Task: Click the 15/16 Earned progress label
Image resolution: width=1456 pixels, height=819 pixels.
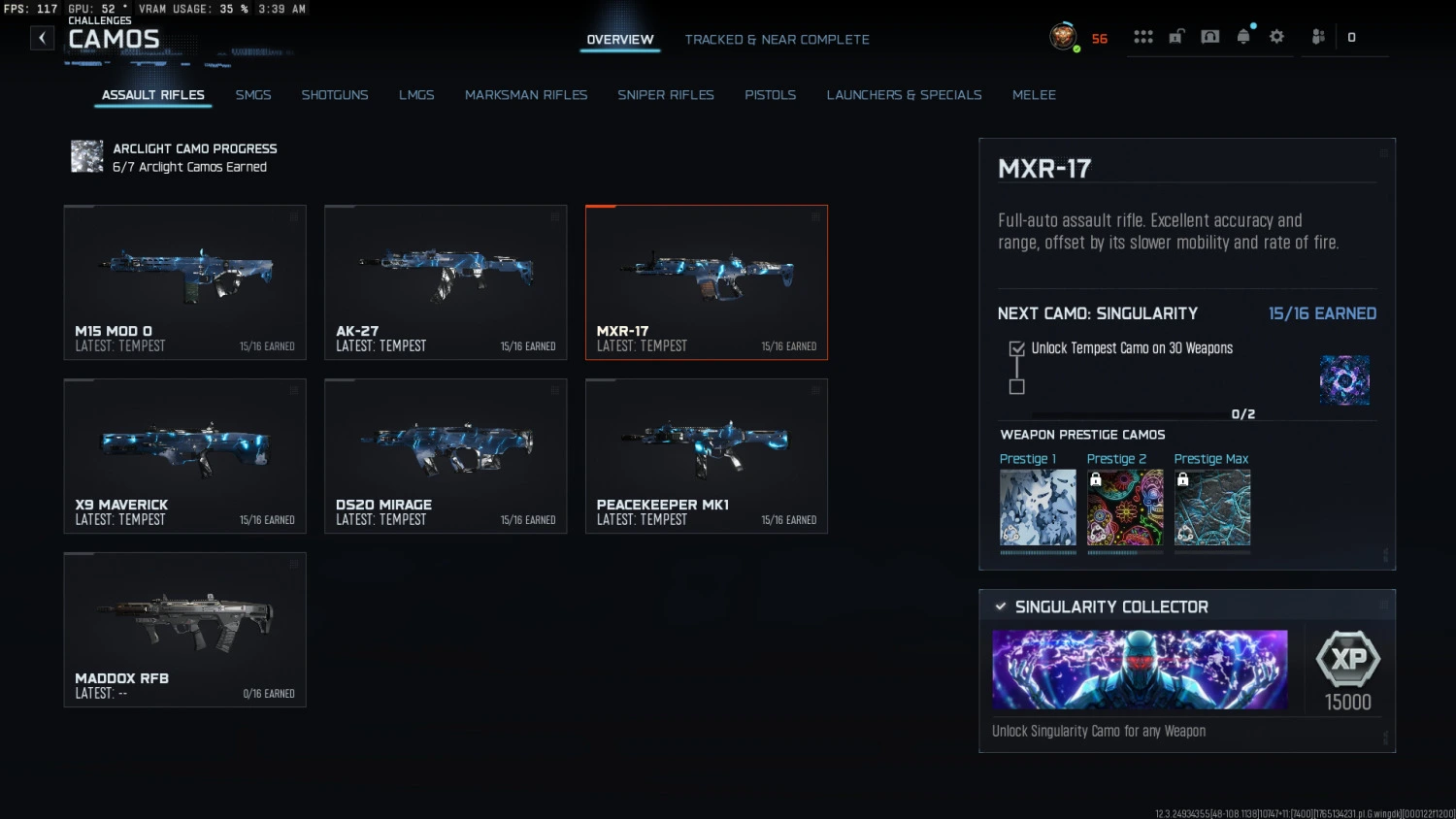Action: [x=1322, y=313]
